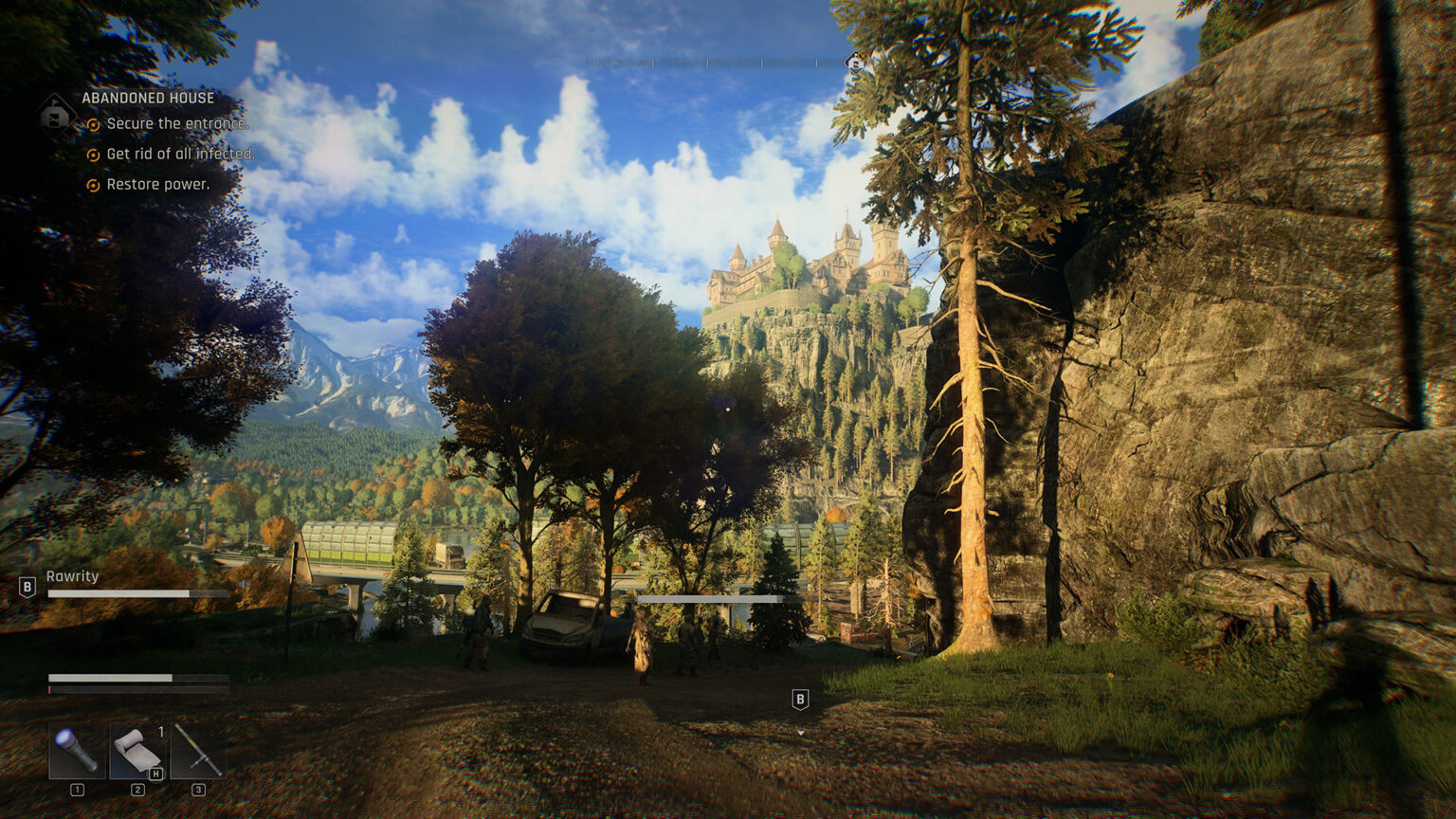Click the objective marker beside 'Get rid of all infected'
The image size is (1456, 819).
click(x=93, y=154)
